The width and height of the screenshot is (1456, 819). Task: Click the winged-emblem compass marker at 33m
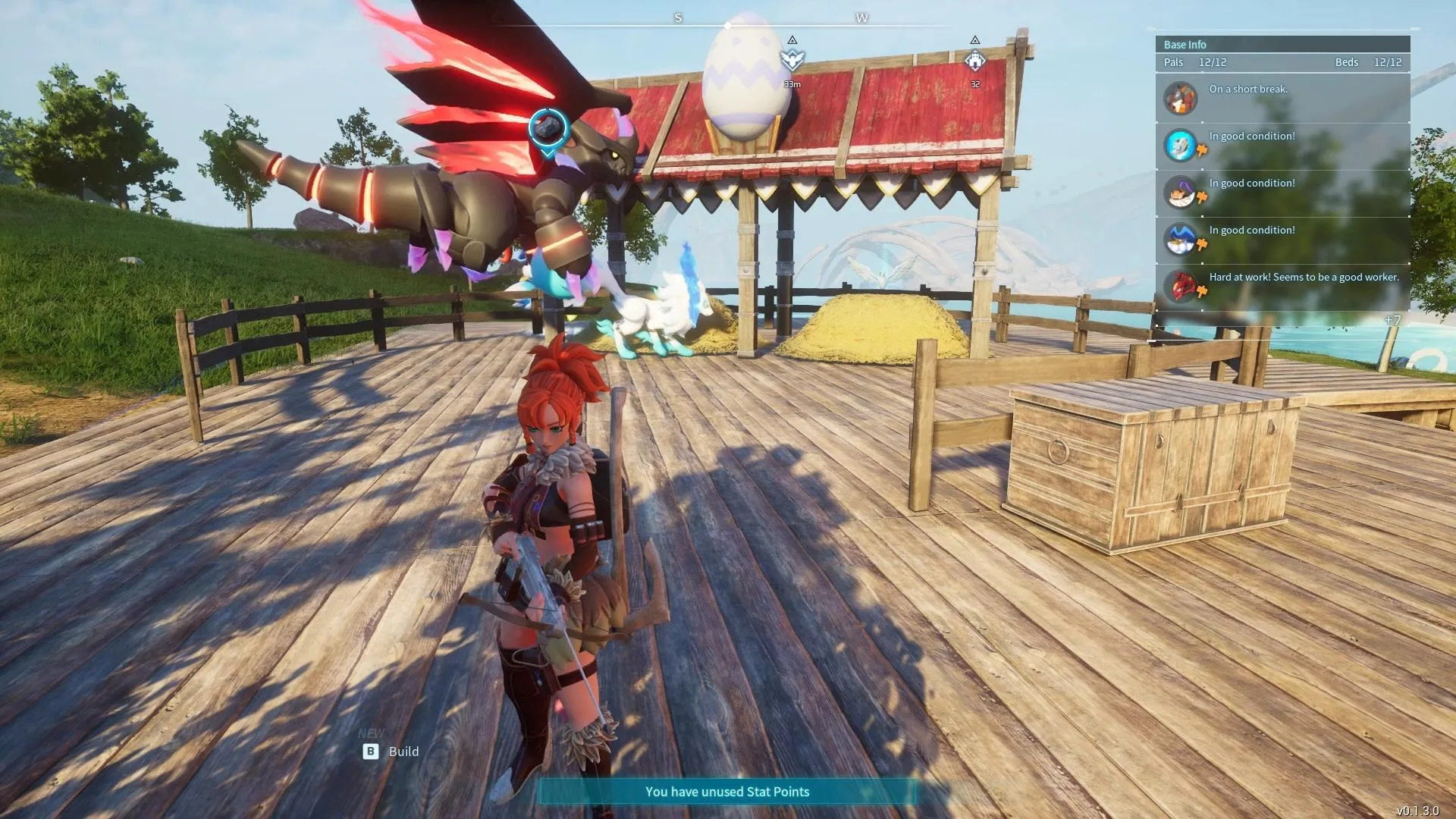coord(792,59)
